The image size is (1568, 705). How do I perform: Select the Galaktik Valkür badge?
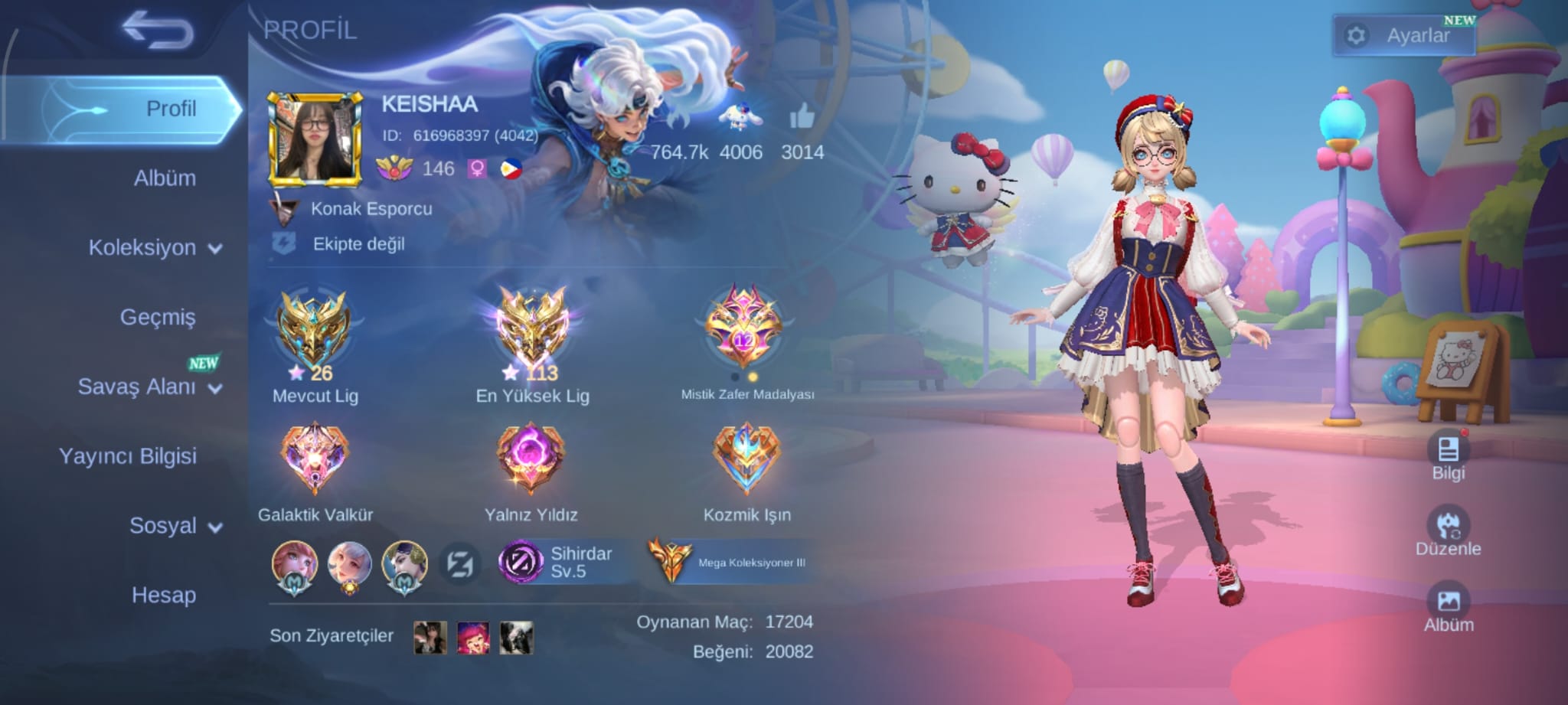click(315, 459)
